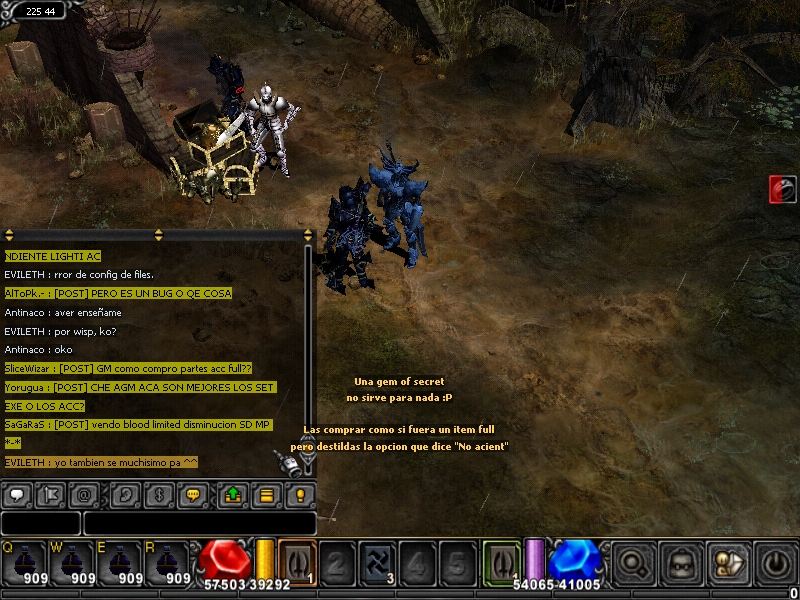
Task: Select the skill in hotkey slot 1
Action: click(x=297, y=562)
